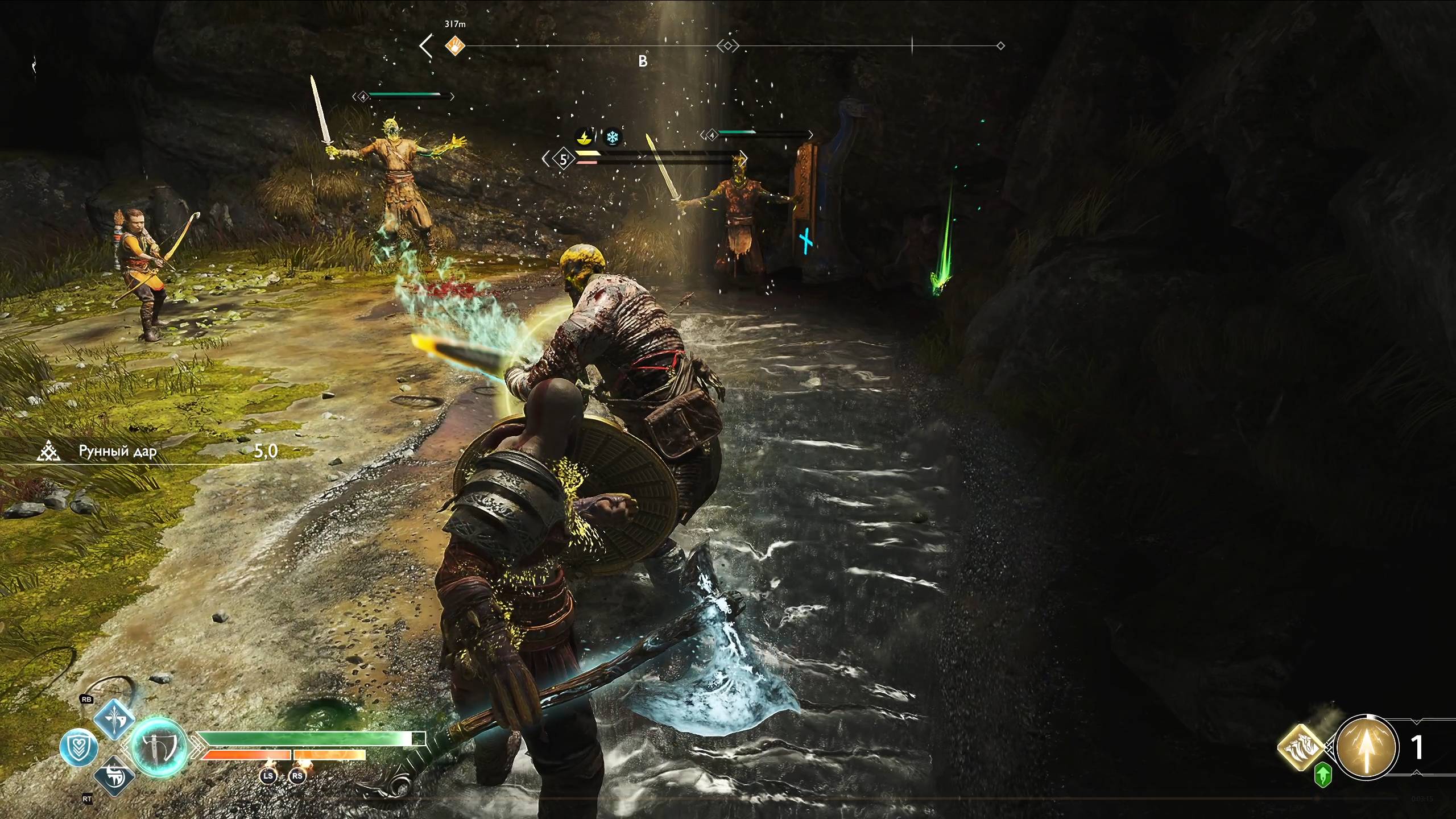Screen dimensions: 1456x819
Task: Select the Leviathan Axe weapon icon
Action: (159, 746)
